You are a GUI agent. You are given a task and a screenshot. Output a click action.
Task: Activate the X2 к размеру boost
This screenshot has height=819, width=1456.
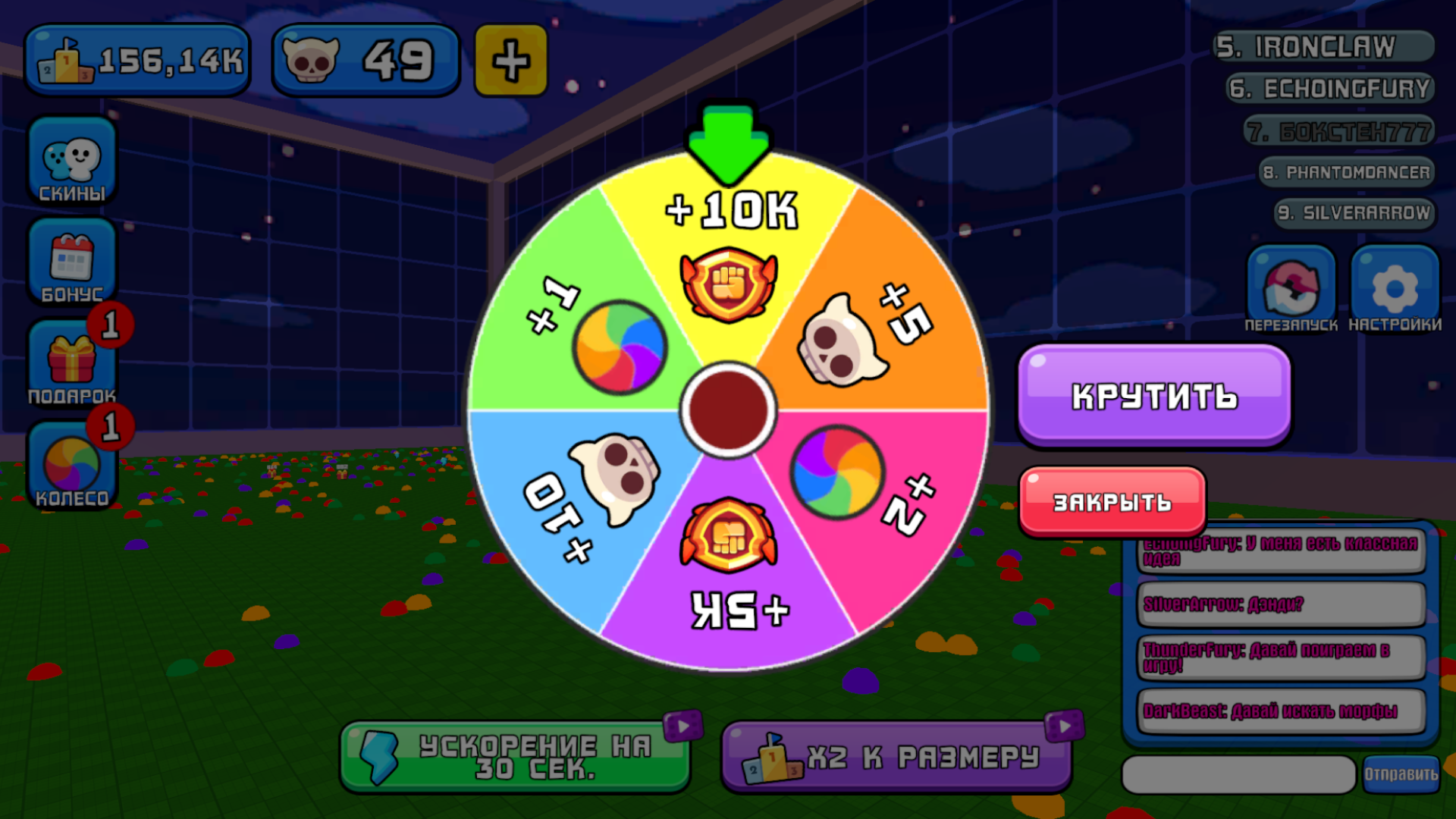(899, 756)
